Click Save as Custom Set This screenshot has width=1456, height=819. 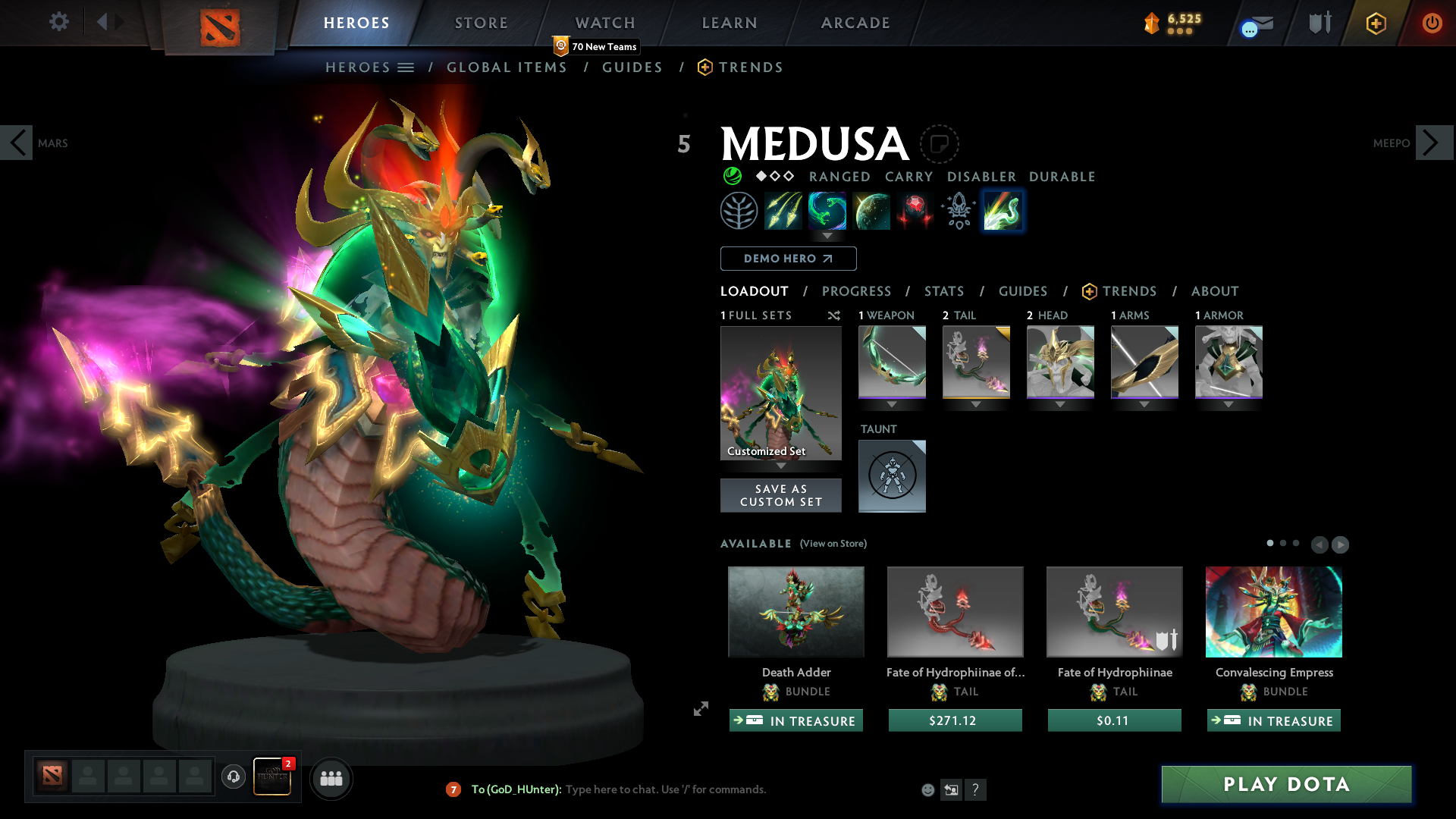tap(780, 495)
